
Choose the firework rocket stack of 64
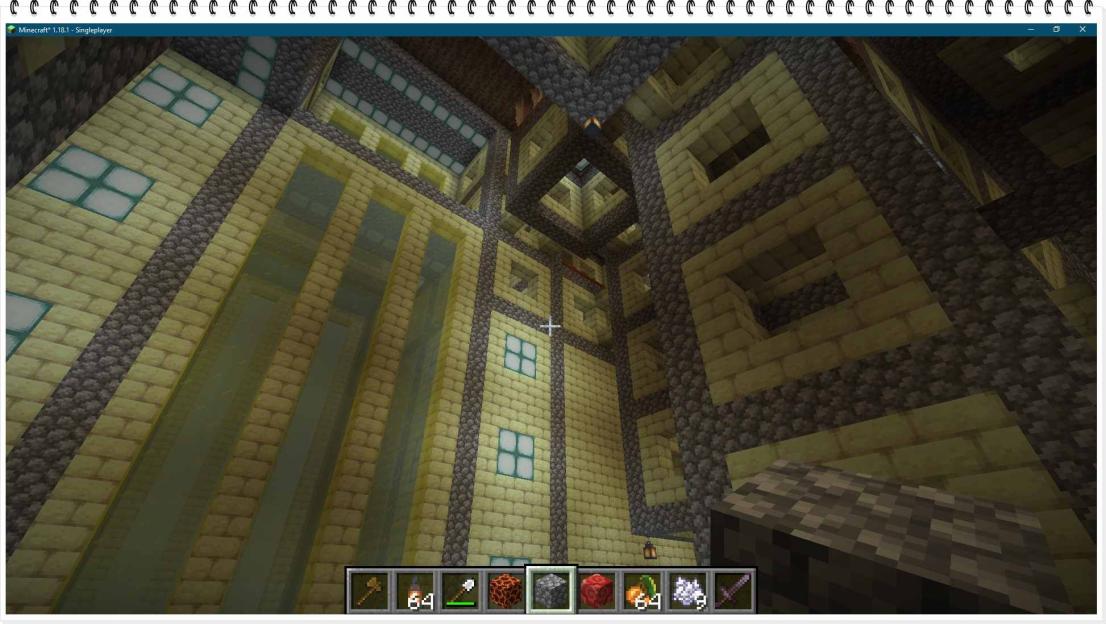[414, 591]
